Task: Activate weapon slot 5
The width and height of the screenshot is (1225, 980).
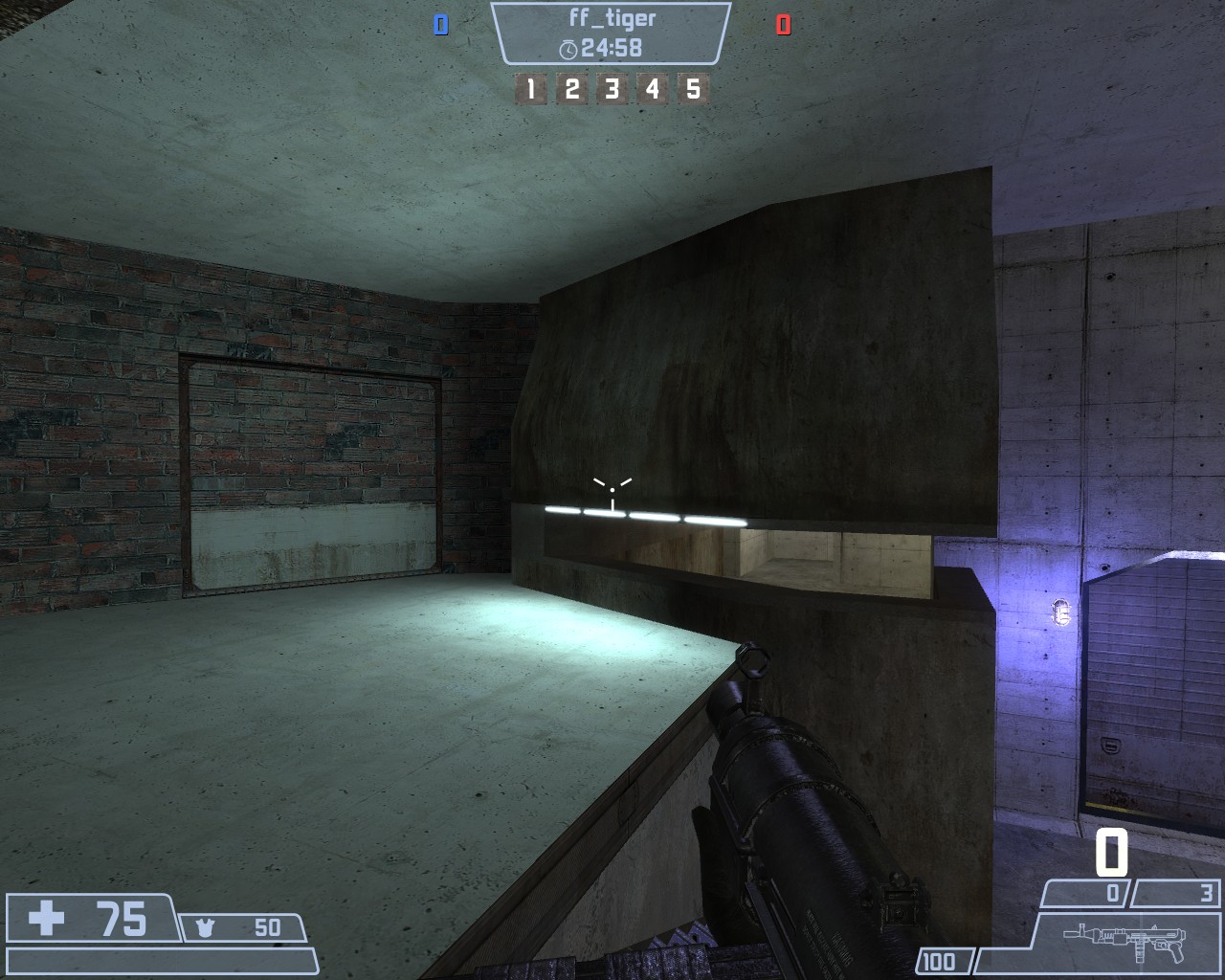Action: click(x=693, y=90)
